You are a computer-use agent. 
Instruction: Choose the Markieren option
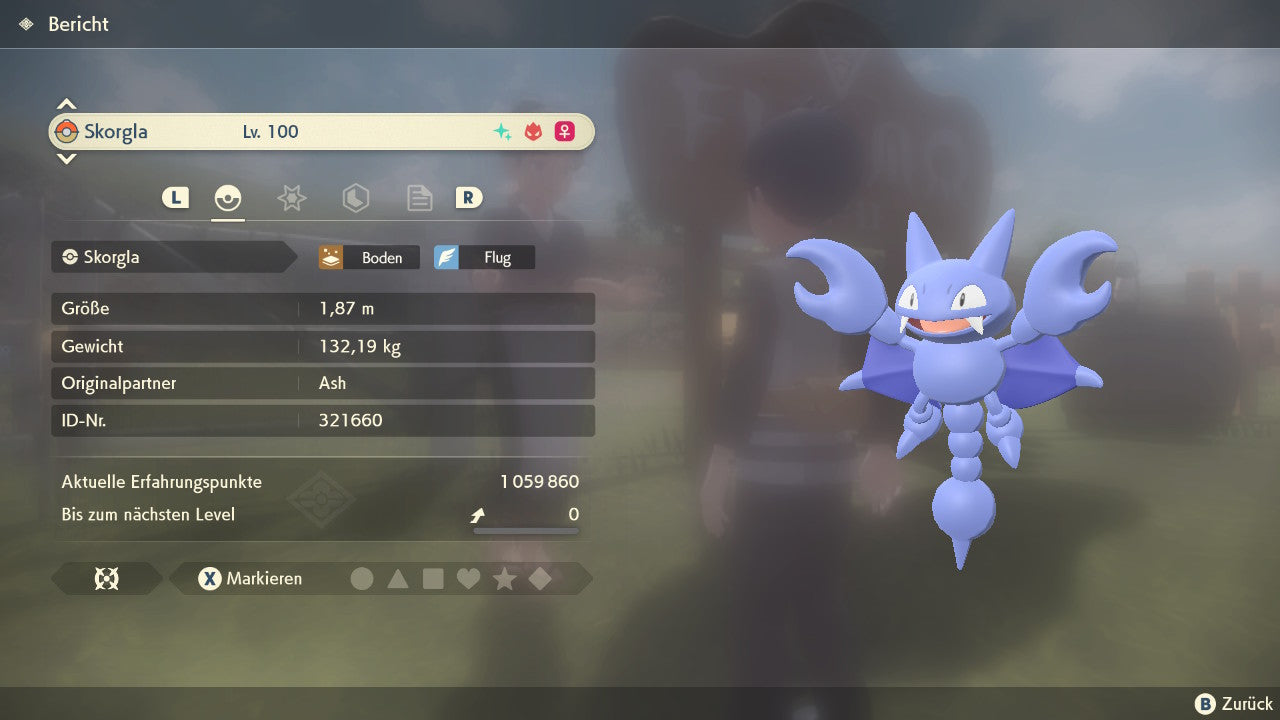click(250, 578)
